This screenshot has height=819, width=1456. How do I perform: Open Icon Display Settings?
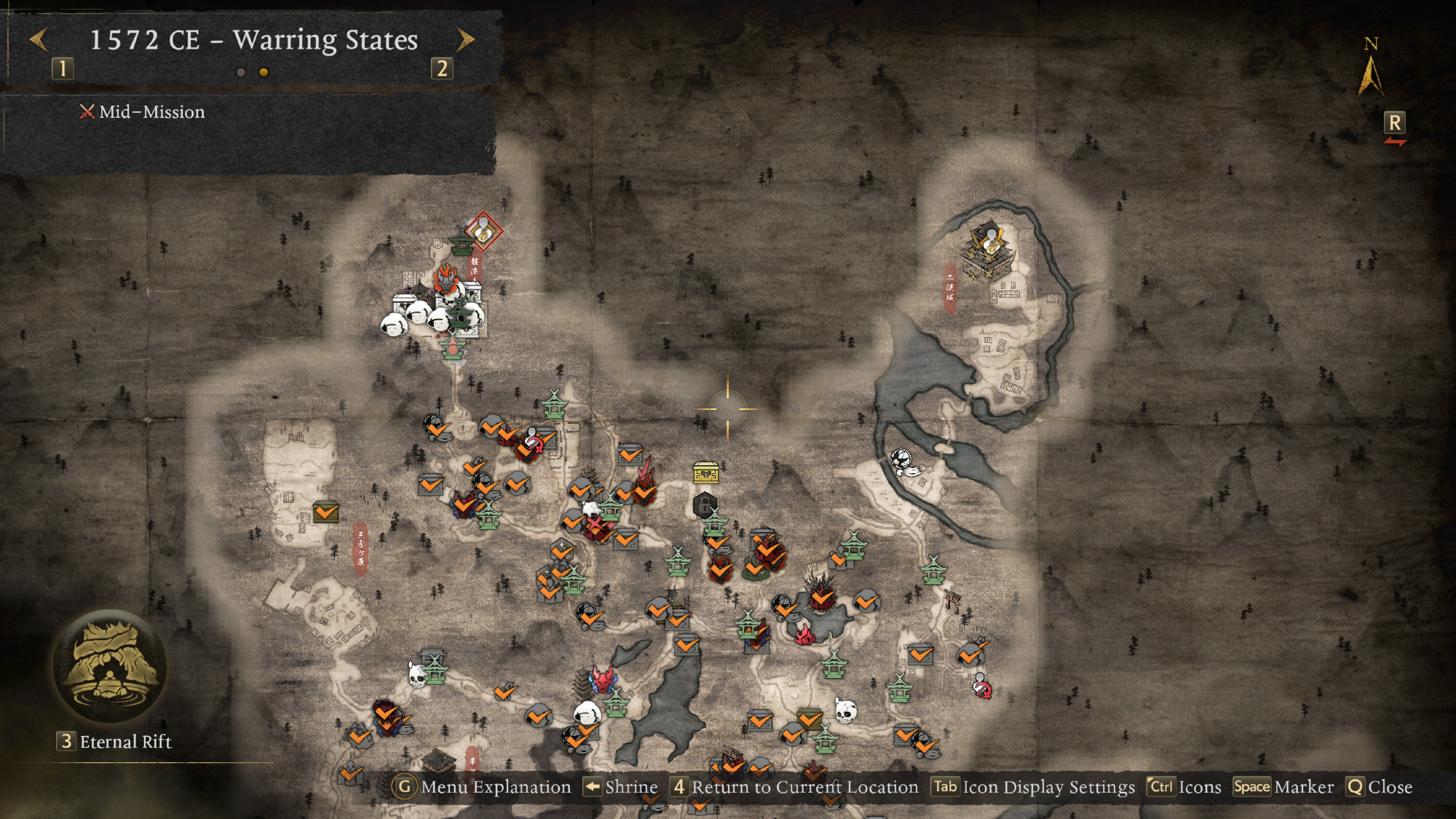pyautogui.click(x=1034, y=787)
